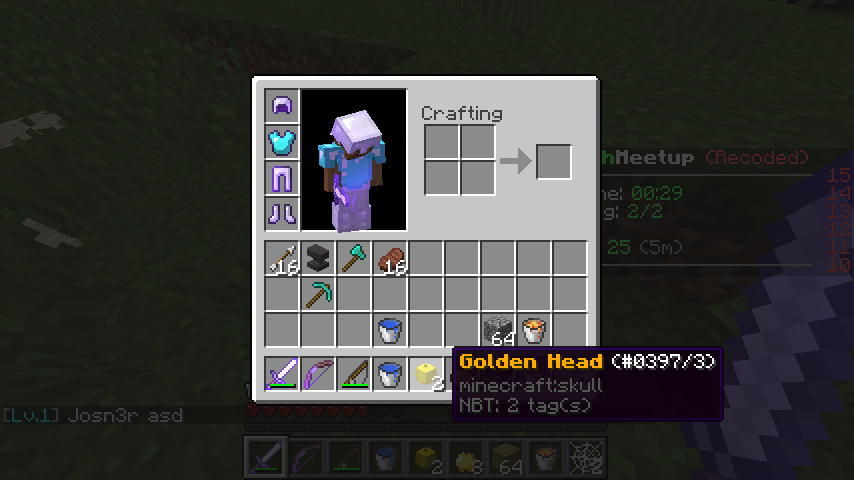Pick up the stack of 16 steak
This screenshot has height=480, width=854.
point(391,259)
